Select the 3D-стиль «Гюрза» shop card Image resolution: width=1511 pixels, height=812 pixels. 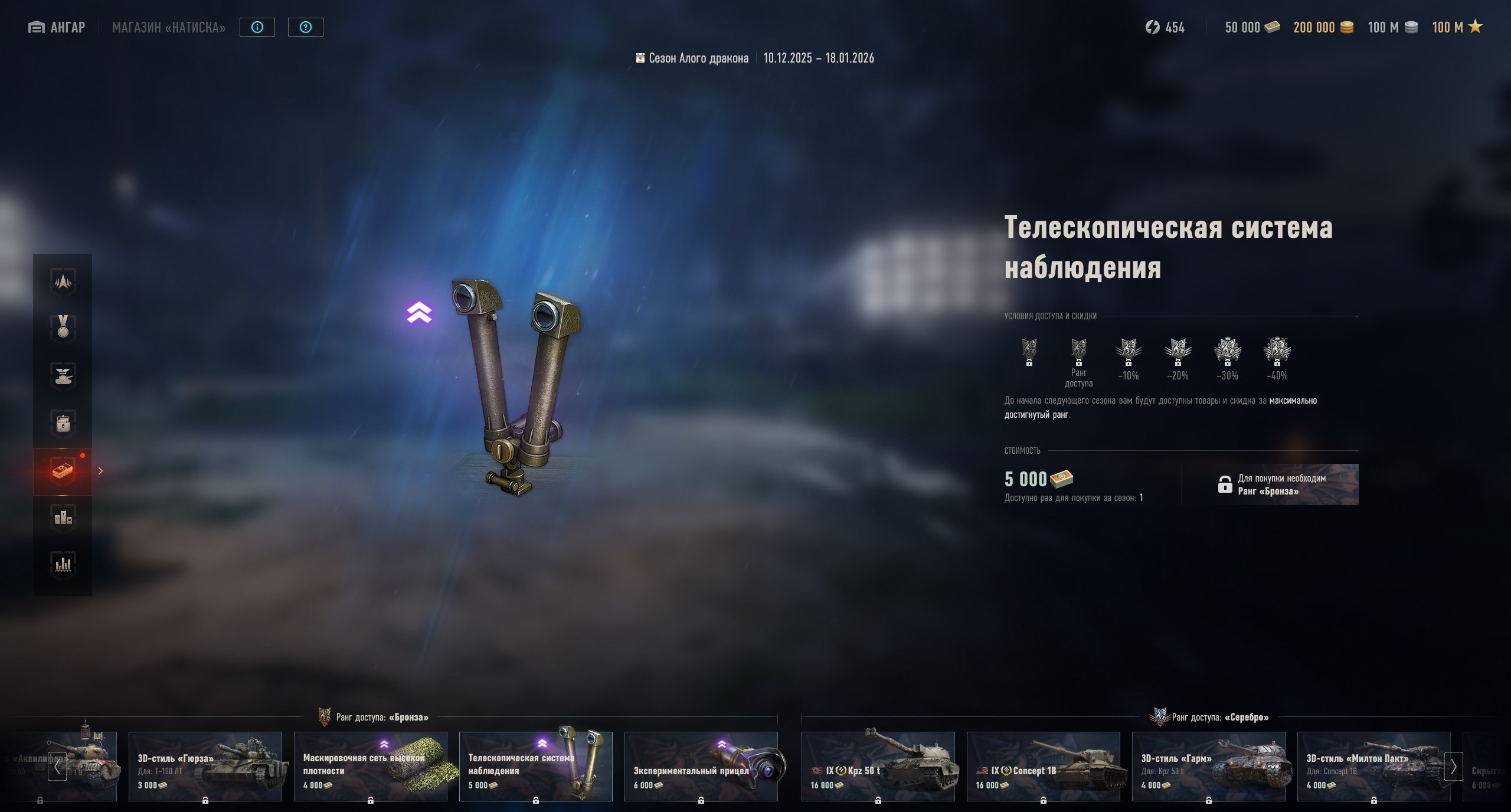205,766
